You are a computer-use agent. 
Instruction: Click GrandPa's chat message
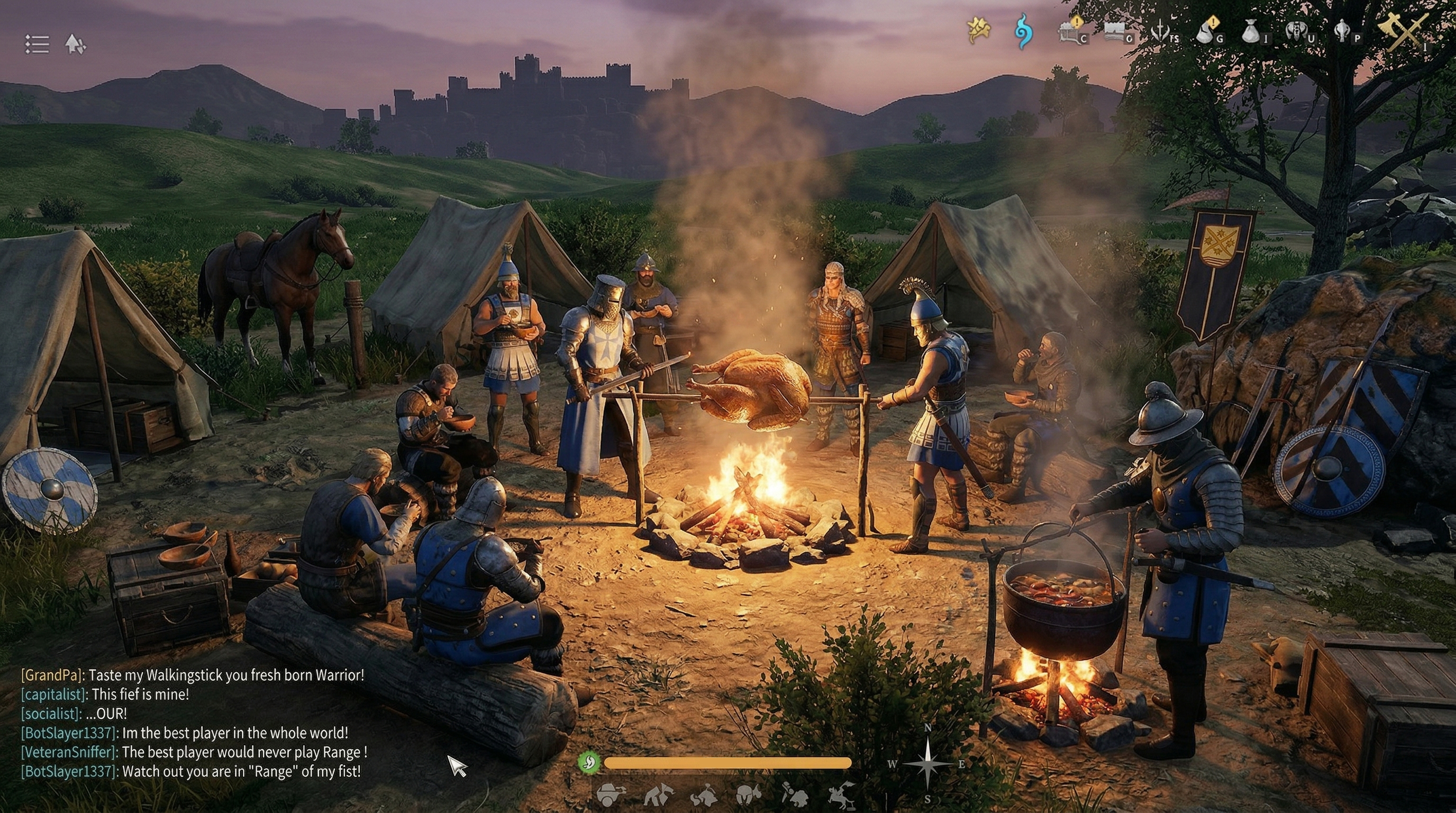click(x=192, y=675)
